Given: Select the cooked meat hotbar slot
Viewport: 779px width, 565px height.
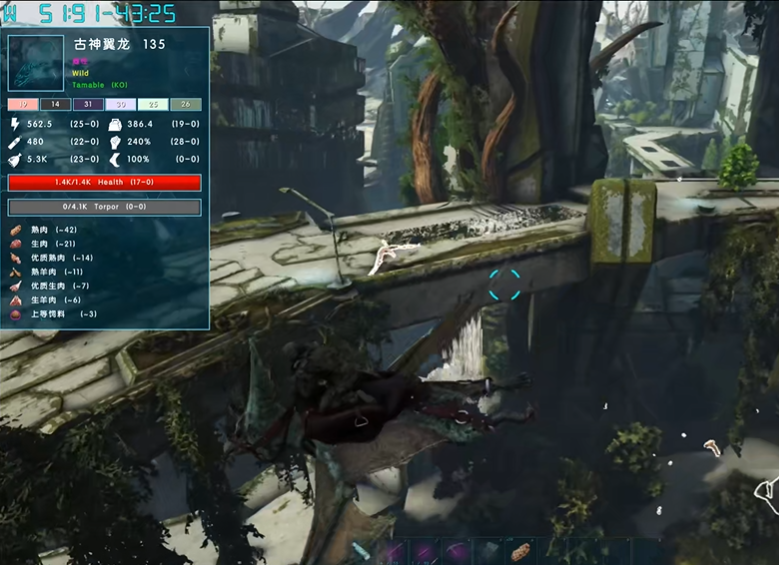Looking at the screenshot, I should (x=519, y=552).
